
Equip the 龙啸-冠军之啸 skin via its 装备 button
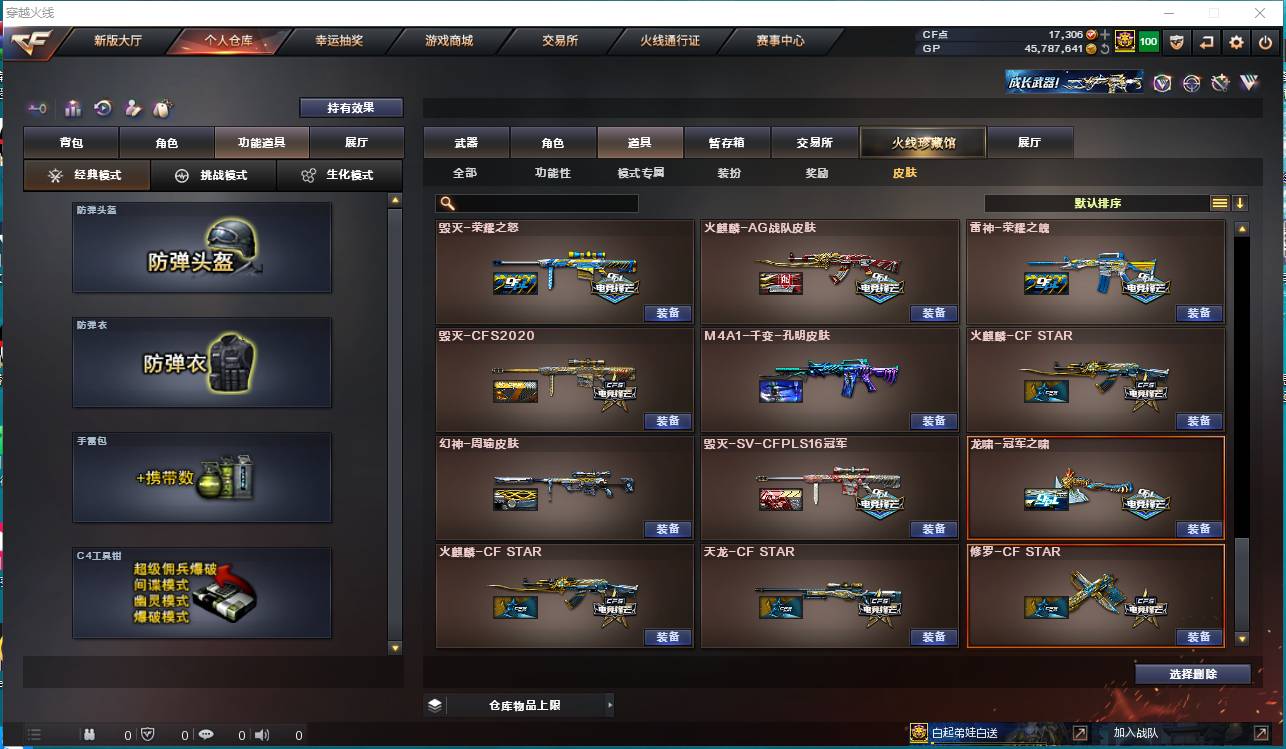[x=1199, y=529]
